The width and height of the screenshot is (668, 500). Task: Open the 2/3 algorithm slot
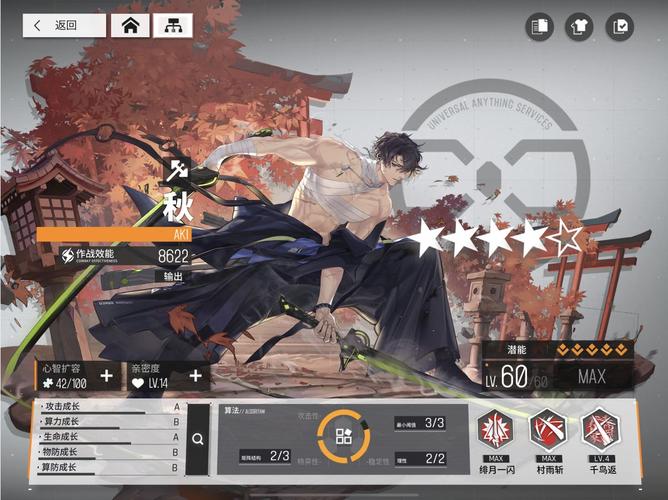pyautogui.click(x=266, y=457)
